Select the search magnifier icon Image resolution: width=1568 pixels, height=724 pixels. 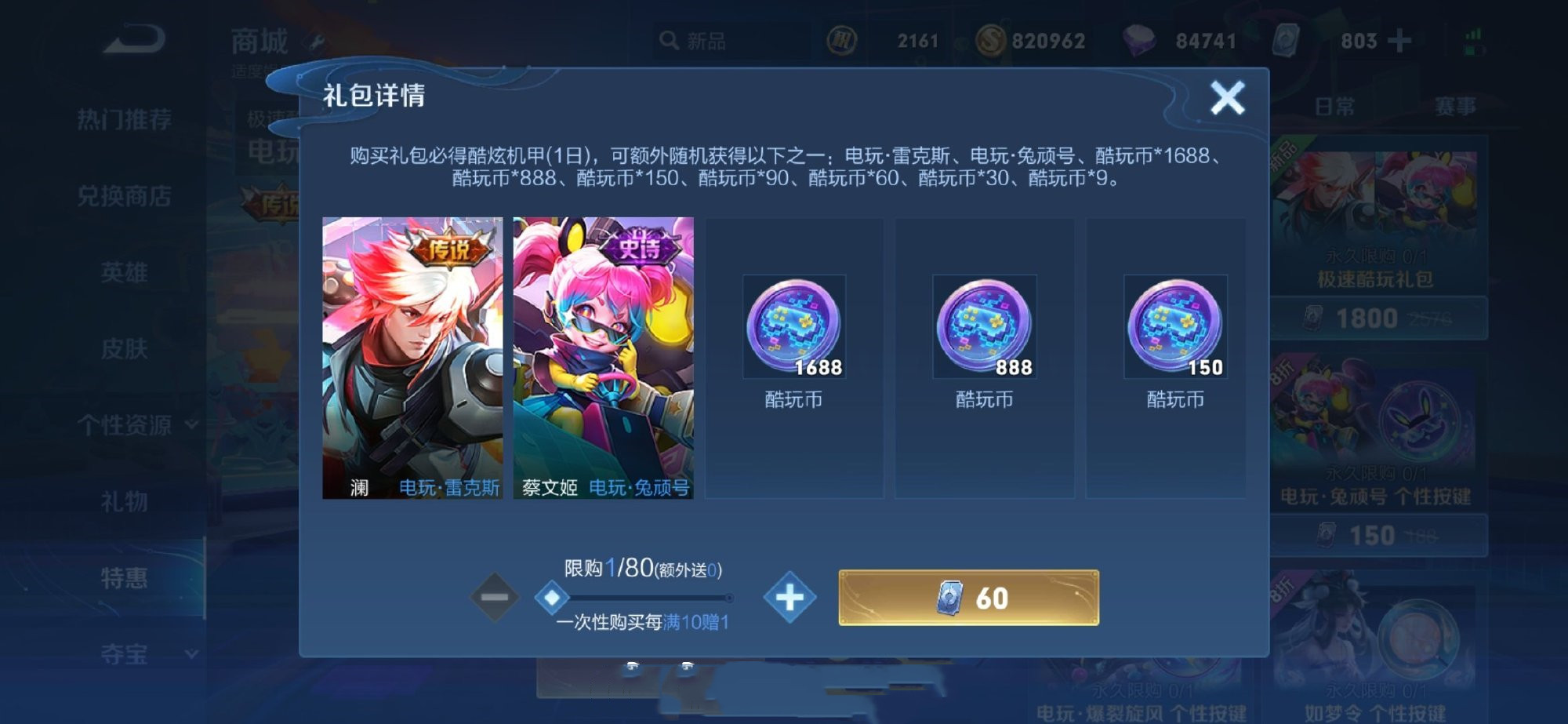click(x=669, y=39)
